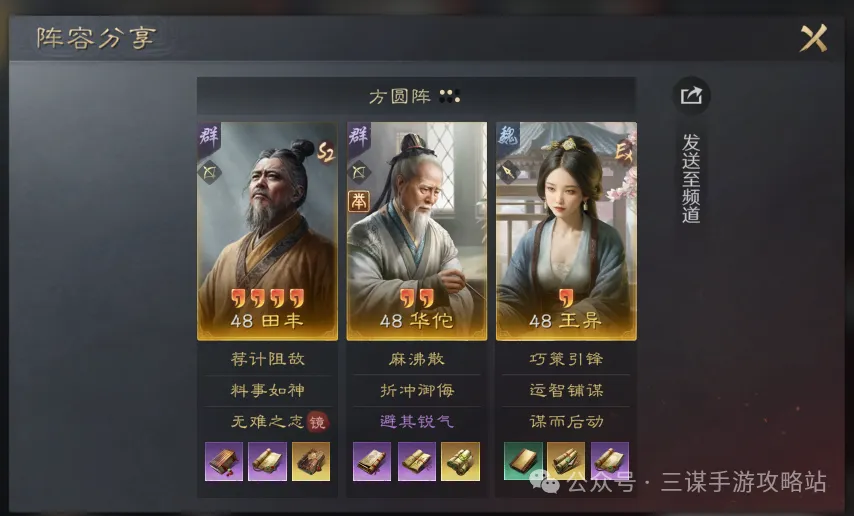Open the 无难之志 skill details
This screenshot has width=854, height=516.
tap(260, 421)
